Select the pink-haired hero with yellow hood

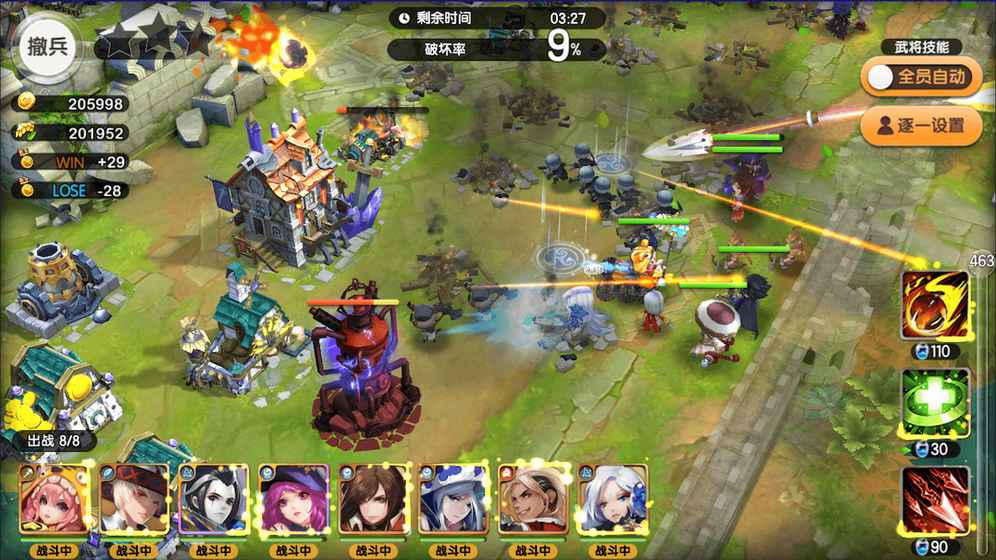(x=55, y=499)
